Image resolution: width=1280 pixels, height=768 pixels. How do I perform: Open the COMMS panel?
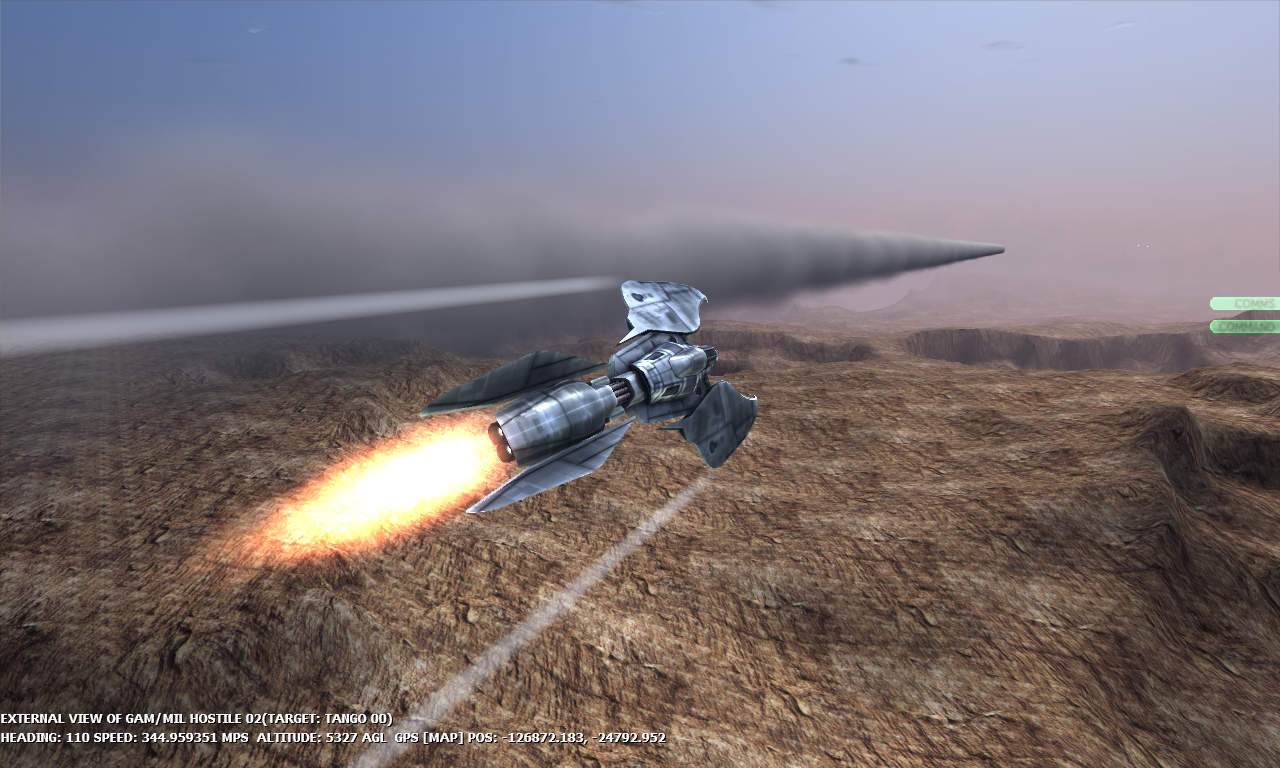pyautogui.click(x=1248, y=302)
